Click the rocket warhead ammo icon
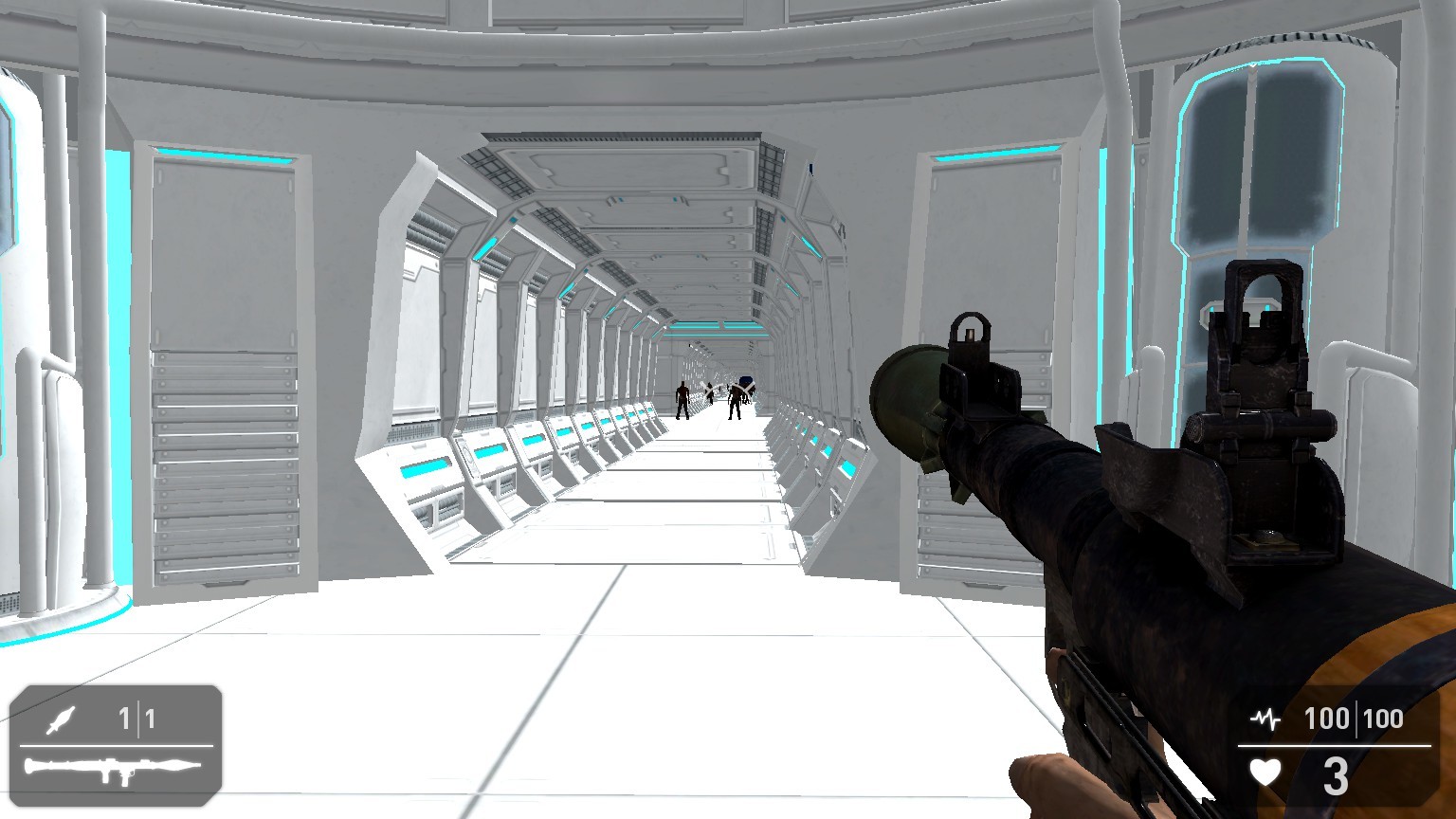This screenshot has height=819, width=1456. 59,720
